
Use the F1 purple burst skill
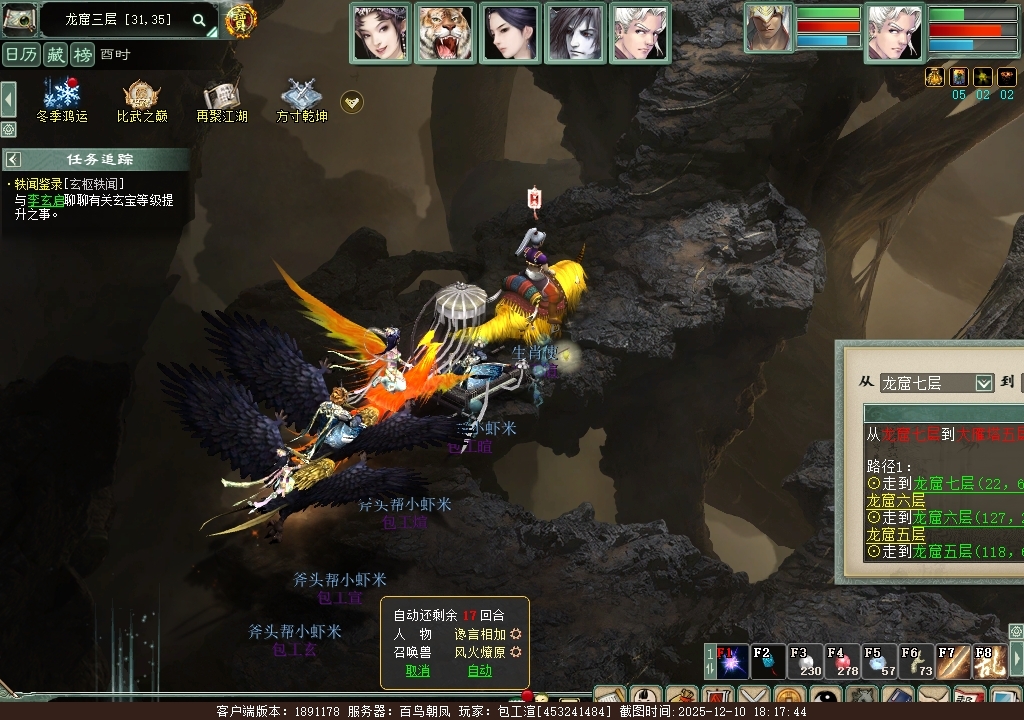[x=731, y=663]
